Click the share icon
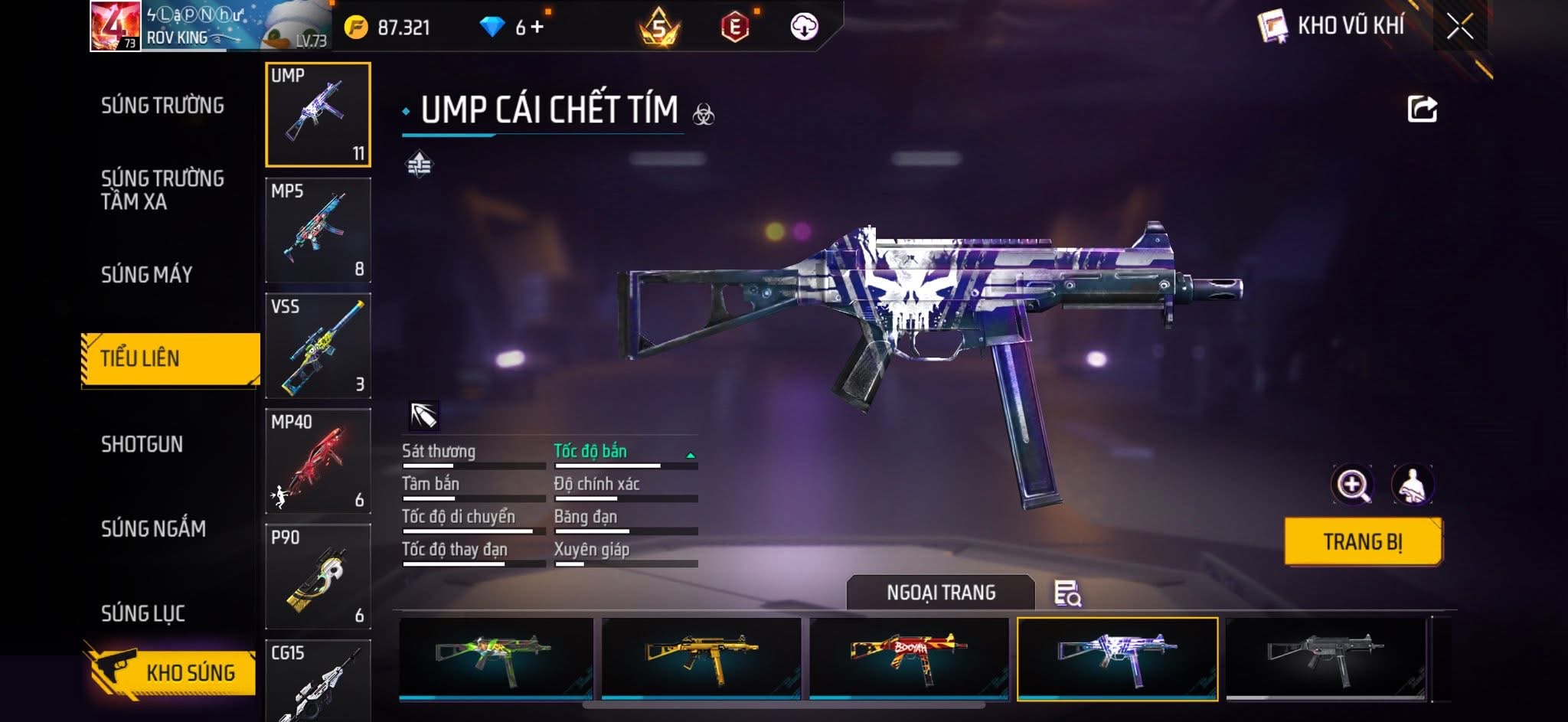 1422,109
